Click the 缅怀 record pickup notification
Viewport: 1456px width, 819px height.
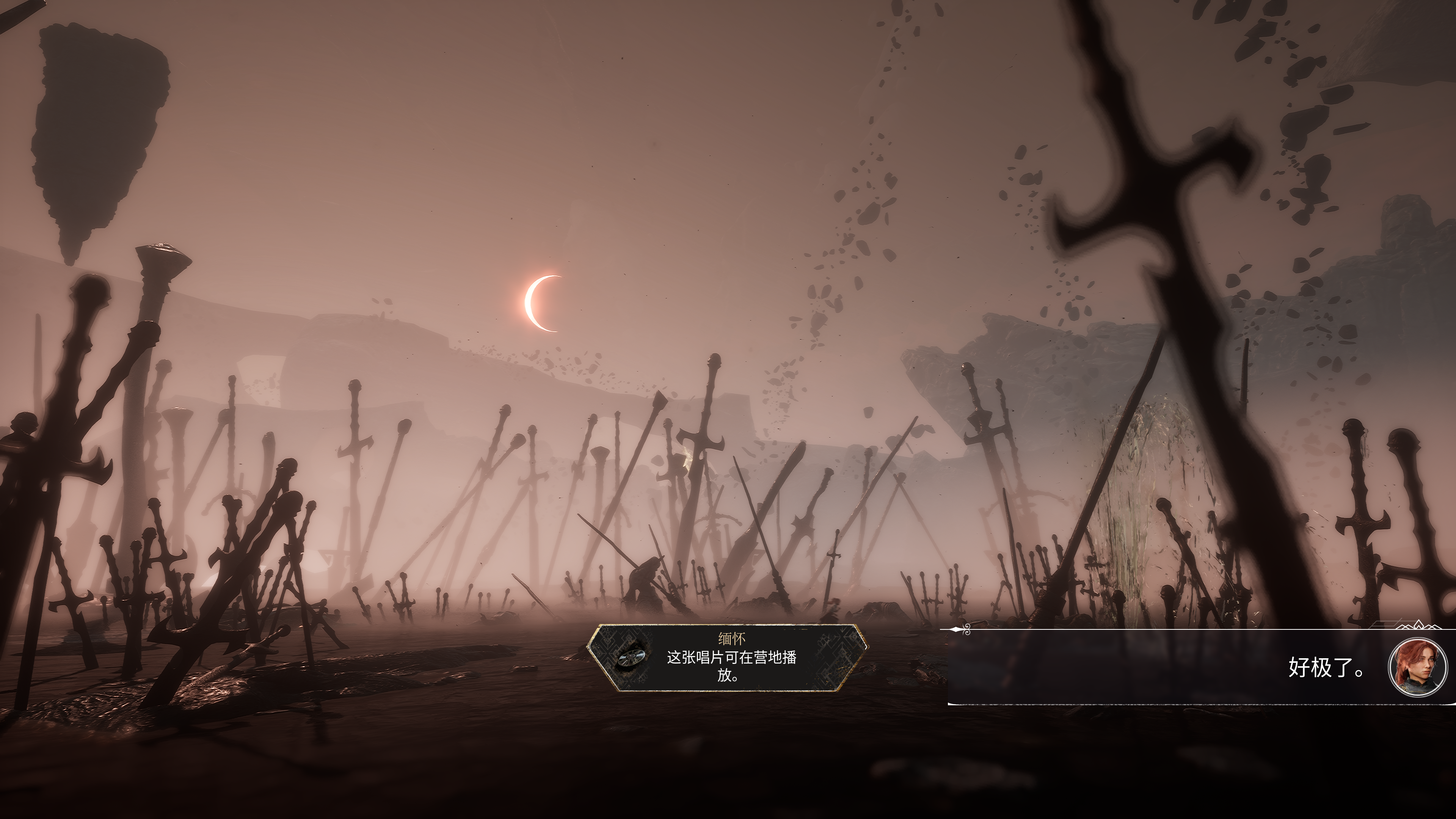728,657
